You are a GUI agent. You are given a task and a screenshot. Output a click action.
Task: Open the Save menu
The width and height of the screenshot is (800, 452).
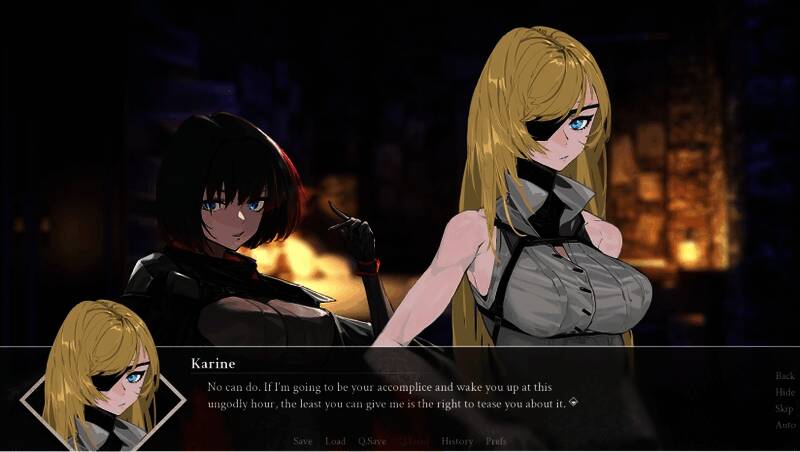(303, 441)
